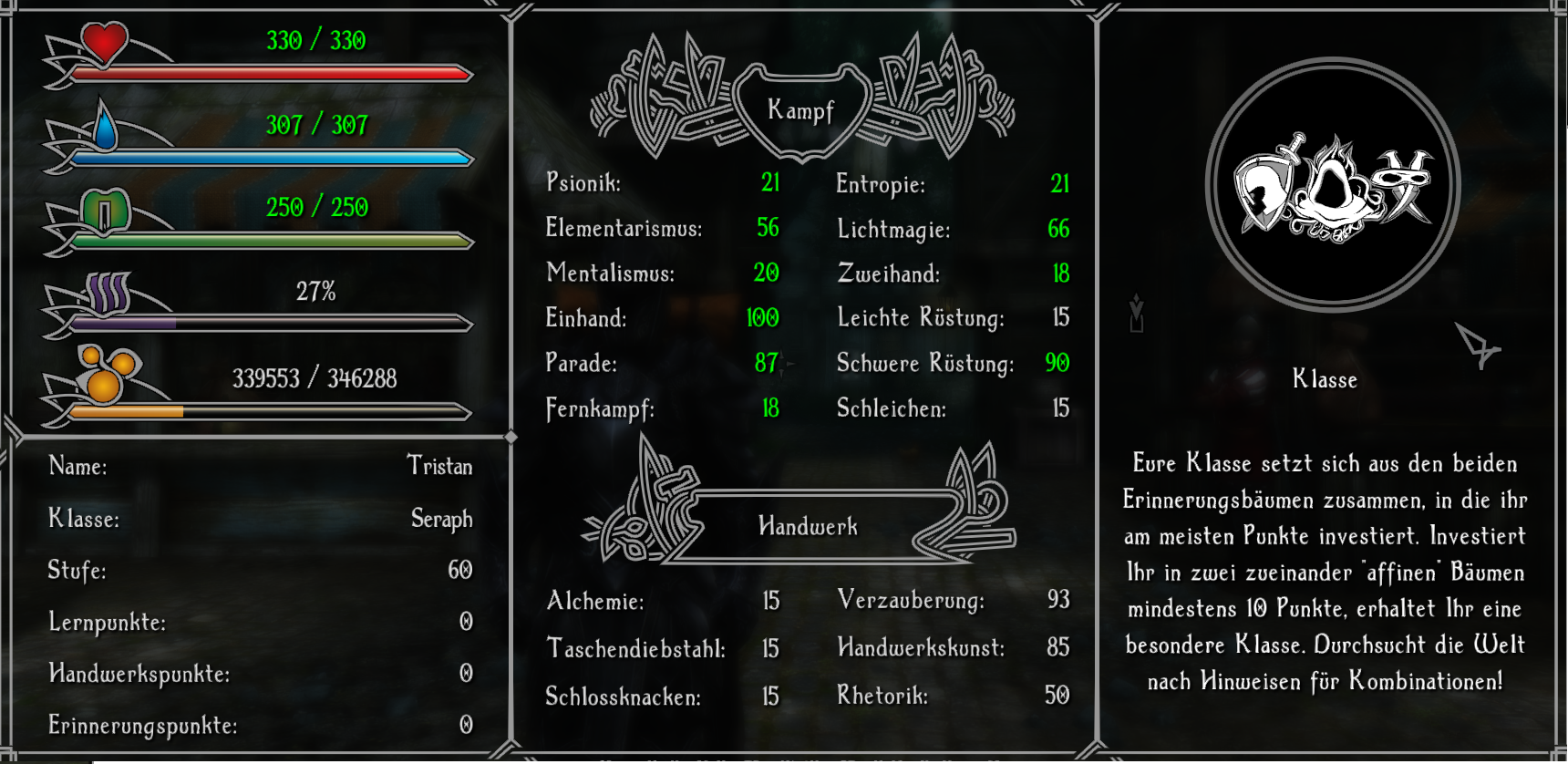Select the Lichtmagie skill row

coord(953,228)
